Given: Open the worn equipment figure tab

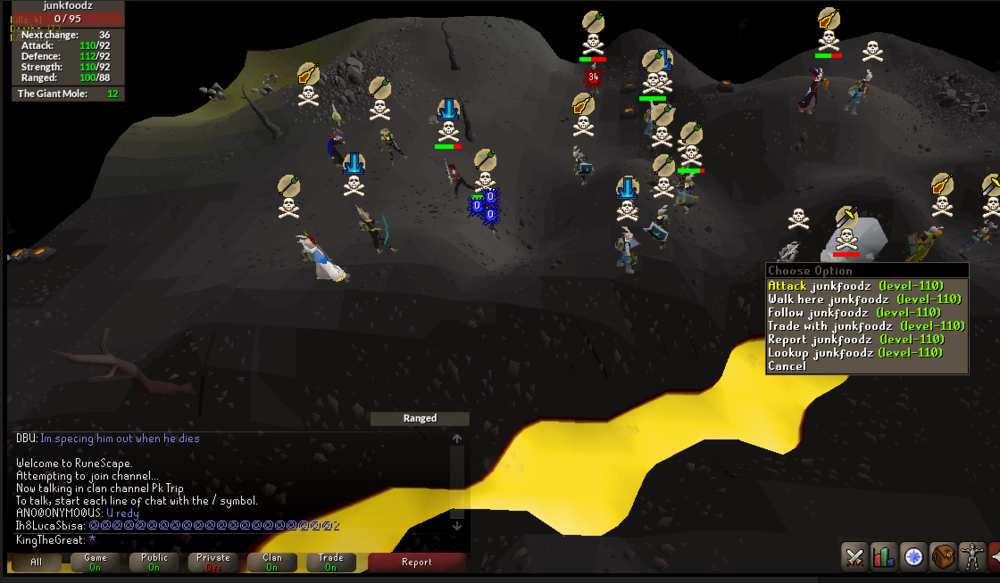Looking at the screenshot, I should pyautogui.click(x=970, y=556).
